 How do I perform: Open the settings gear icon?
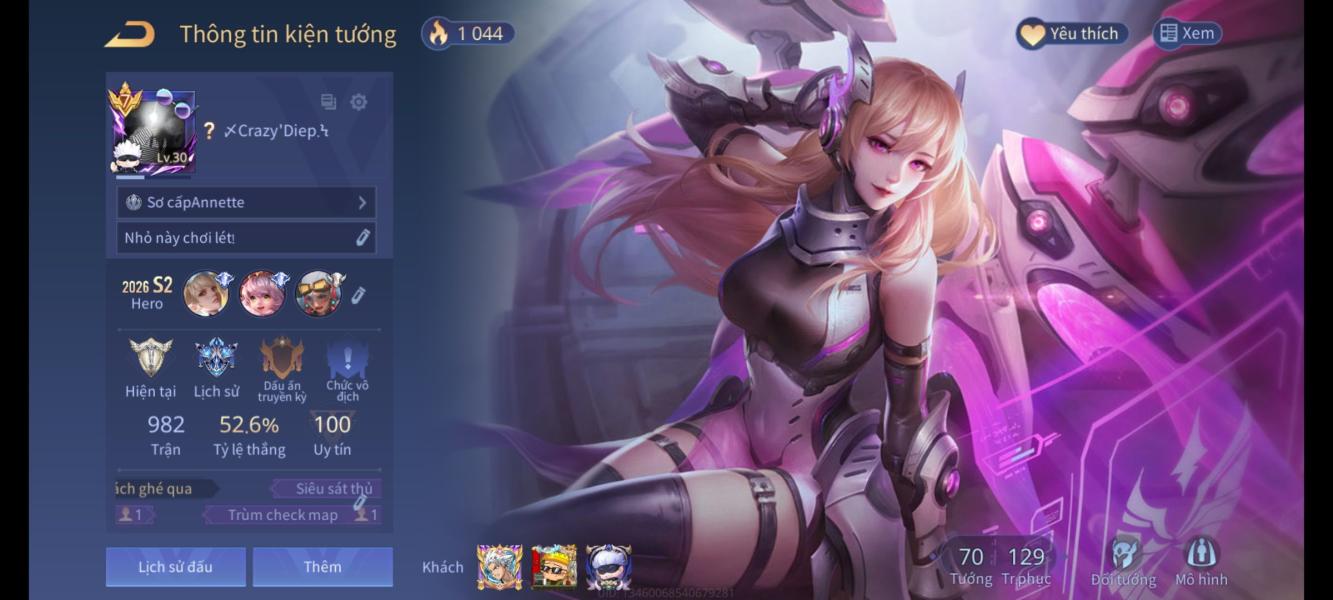(x=358, y=102)
